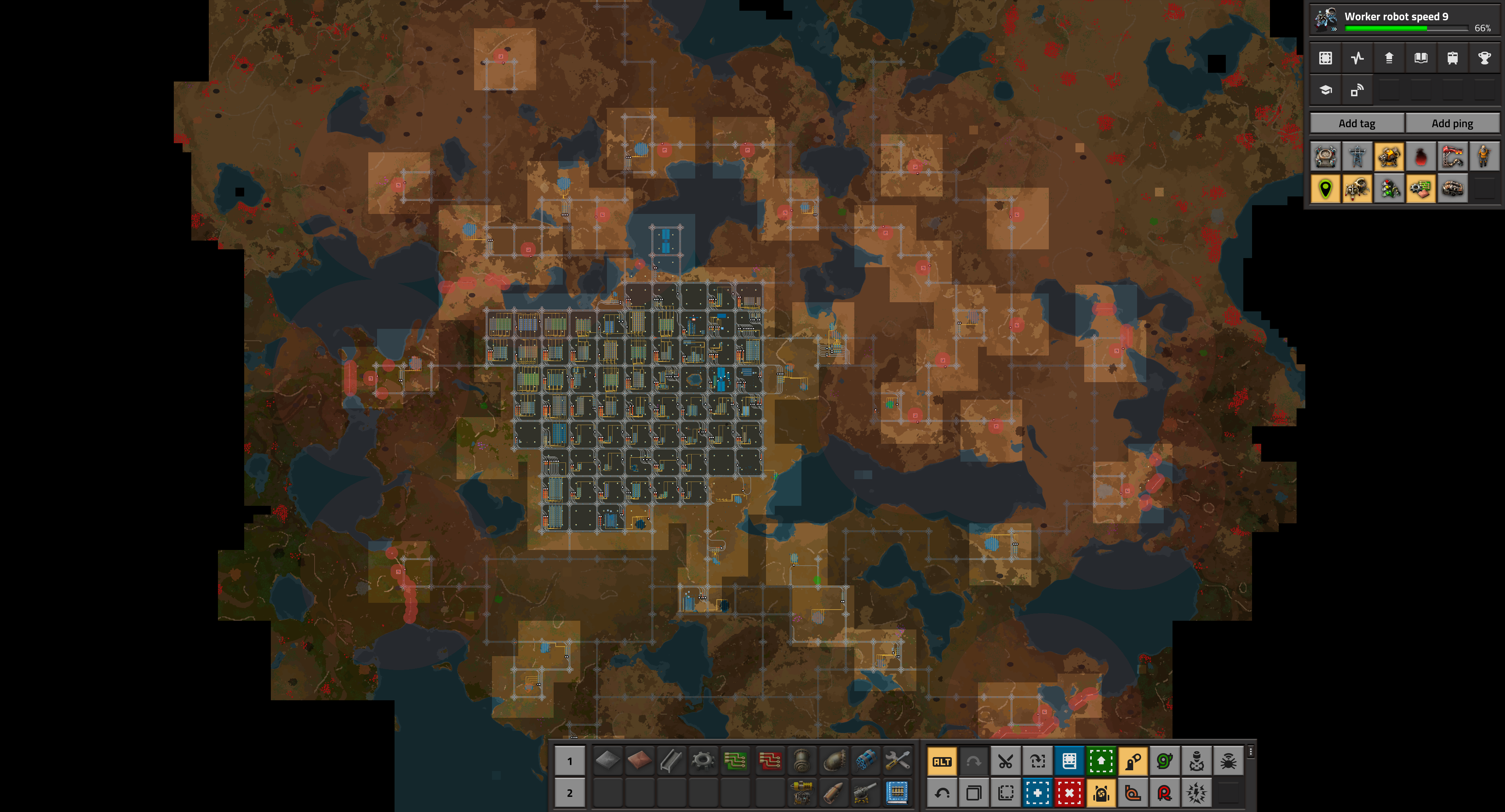Screen dimensions: 1505x812
Task: Select the green electronic circuit slot
Action: [735, 761]
